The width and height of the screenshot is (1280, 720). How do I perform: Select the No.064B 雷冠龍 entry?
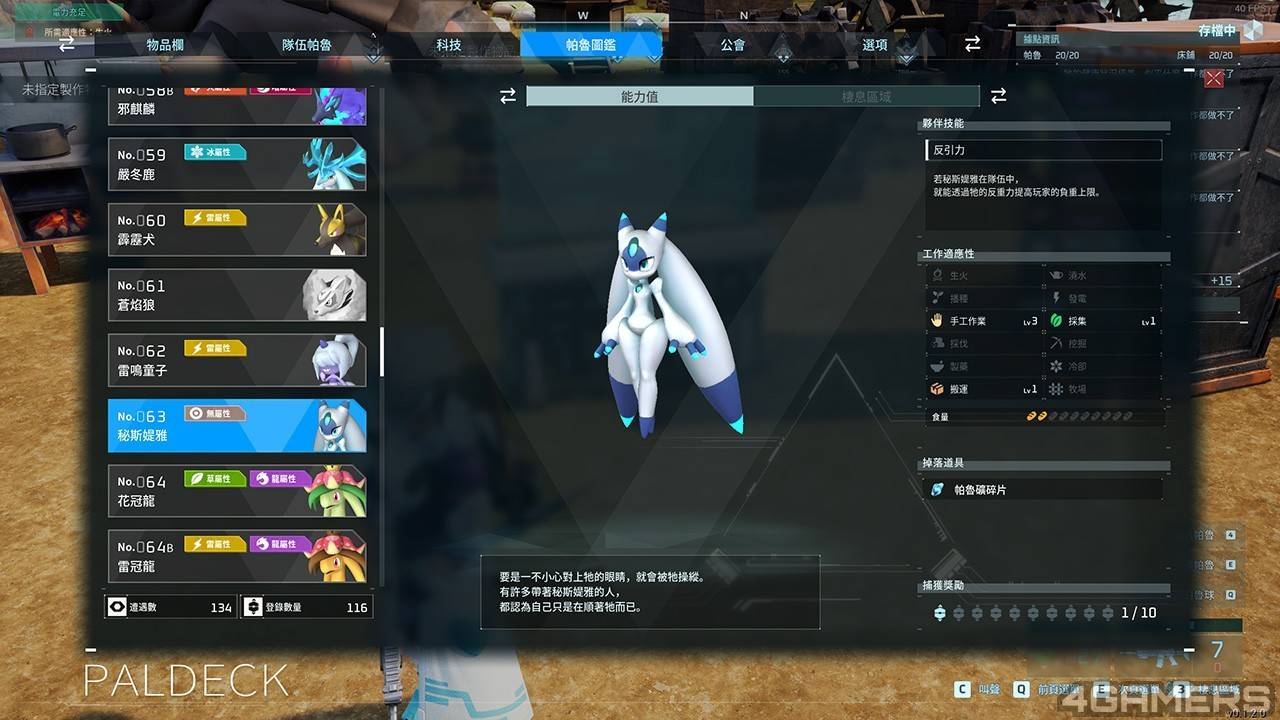(x=237, y=556)
